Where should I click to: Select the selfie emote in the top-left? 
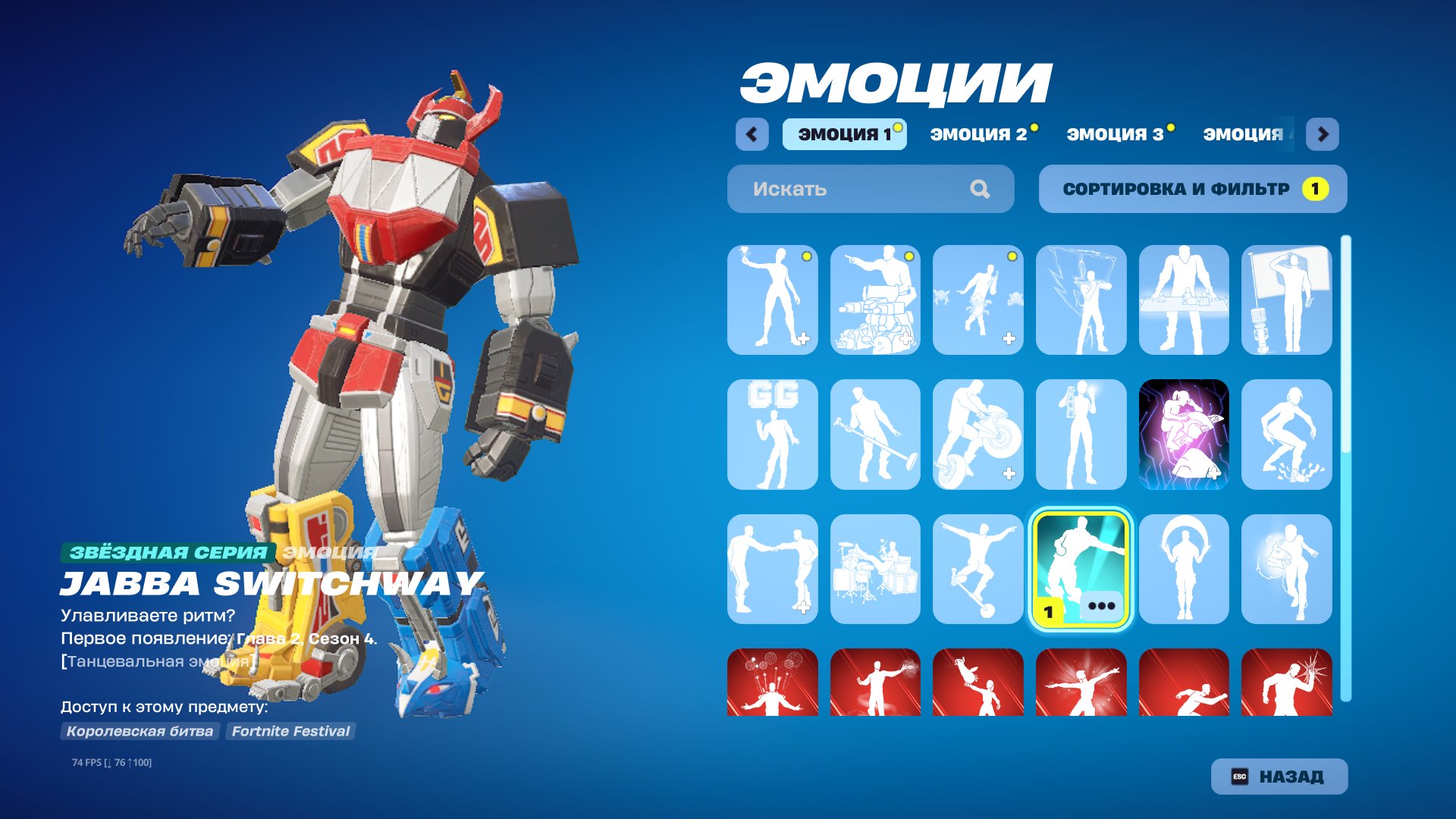(x=772, y=299)
